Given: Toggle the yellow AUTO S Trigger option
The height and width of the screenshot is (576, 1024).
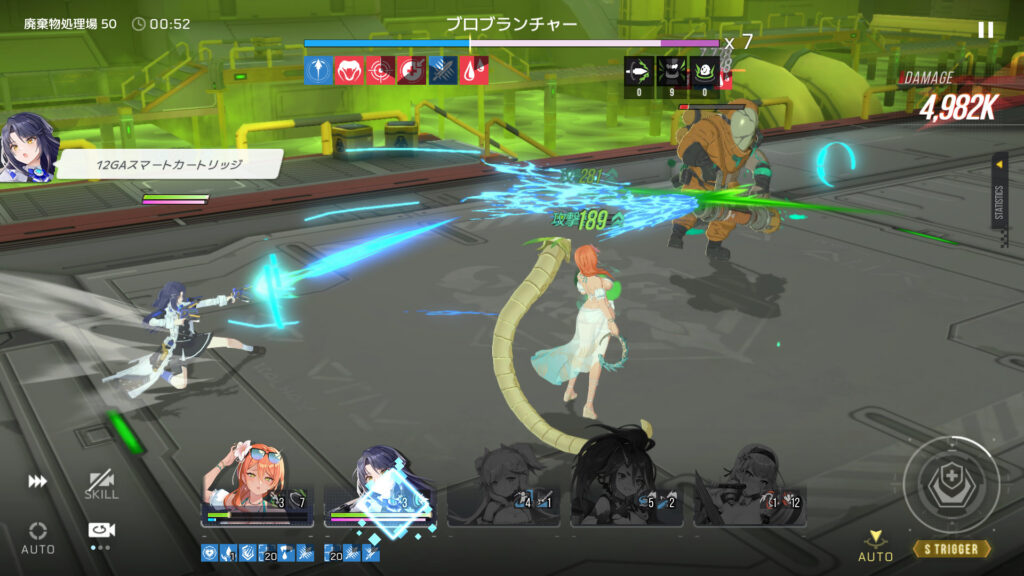Looking at the screenshot, I should [875, 546].
